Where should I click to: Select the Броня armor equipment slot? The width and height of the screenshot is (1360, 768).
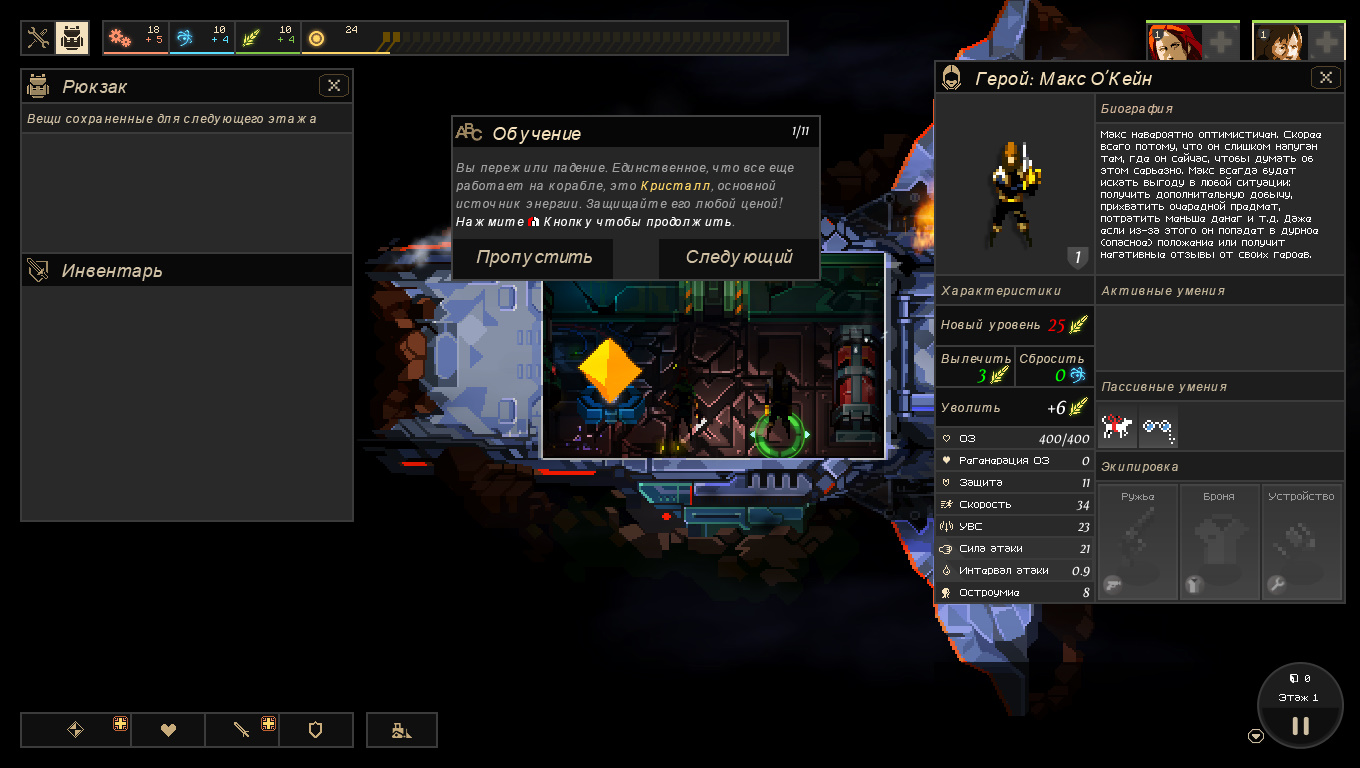pyautogui.click(x=1218, y=542)
